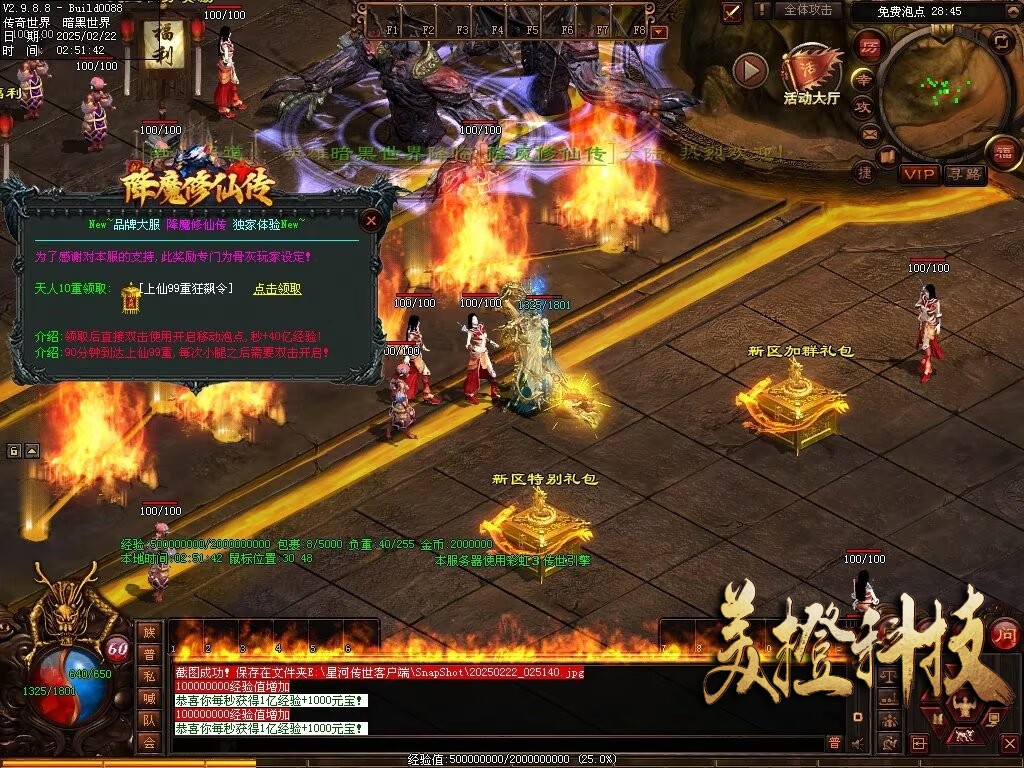This screenshot has width=1024, height=768.
Task: Open the 捷 shortcut button
Action: [866, 172]
